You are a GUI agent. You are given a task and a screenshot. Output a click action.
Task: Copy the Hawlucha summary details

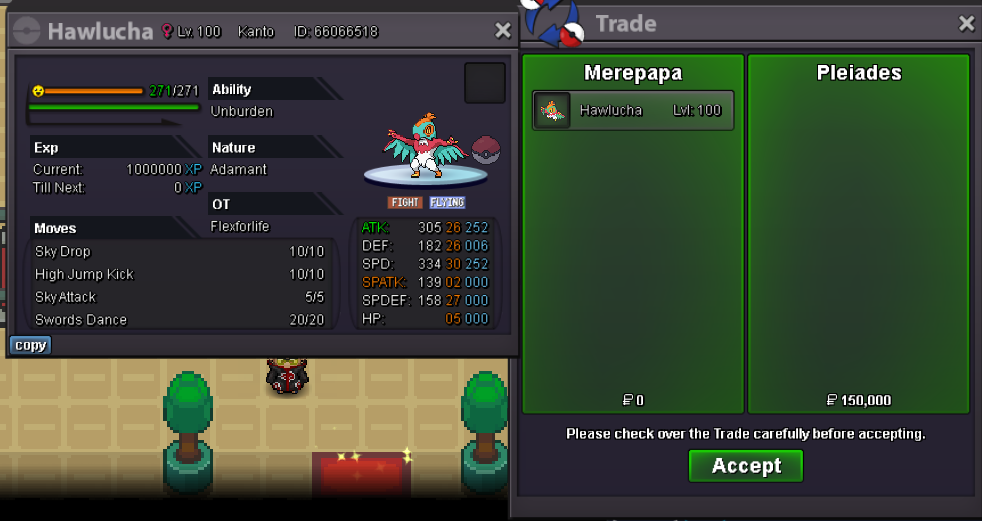pyautogui.click(x=30, y=345)
